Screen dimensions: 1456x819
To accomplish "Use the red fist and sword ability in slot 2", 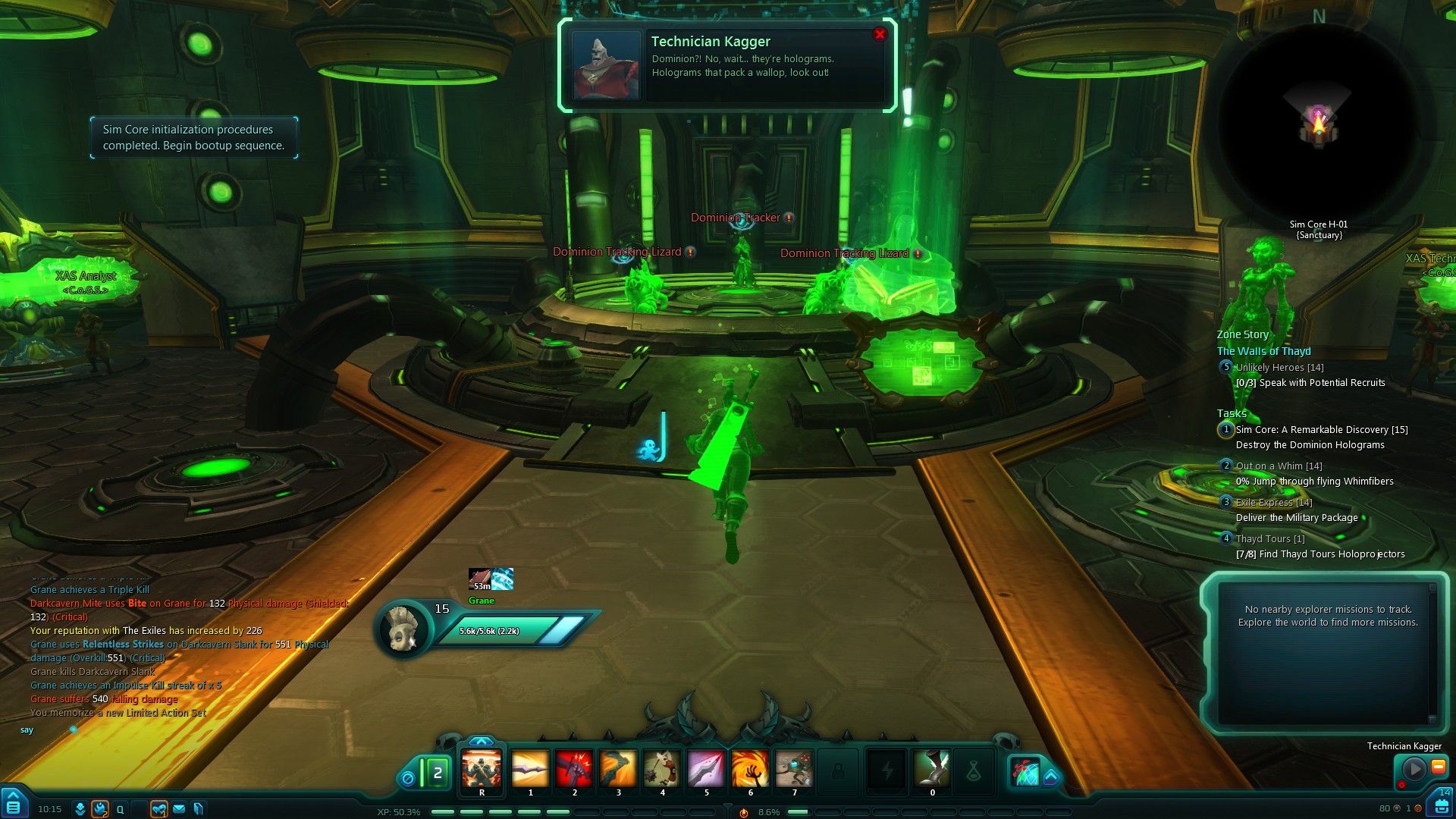I will tap(574, 770).
